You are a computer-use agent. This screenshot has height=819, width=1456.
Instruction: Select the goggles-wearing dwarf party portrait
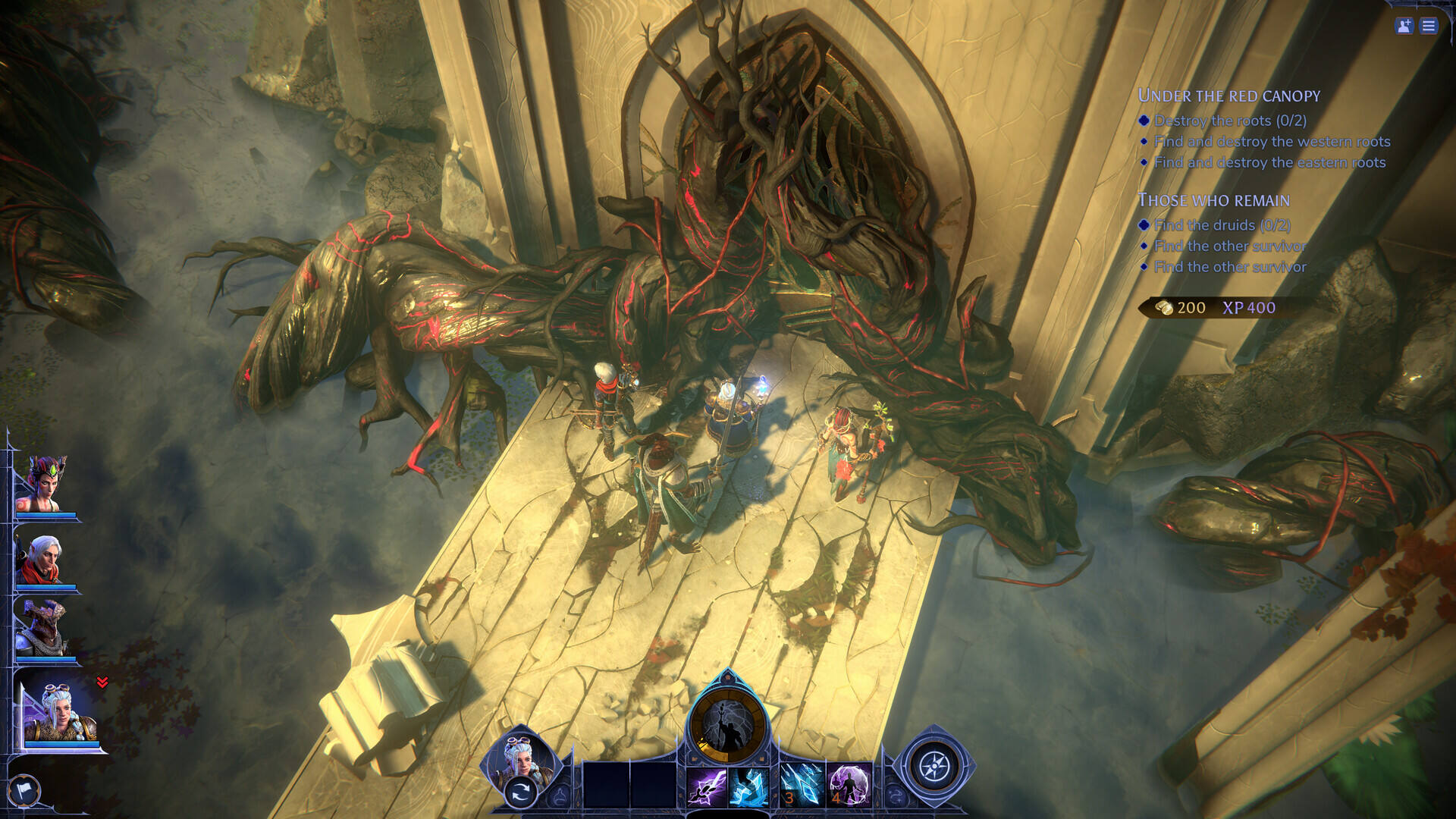61,713
